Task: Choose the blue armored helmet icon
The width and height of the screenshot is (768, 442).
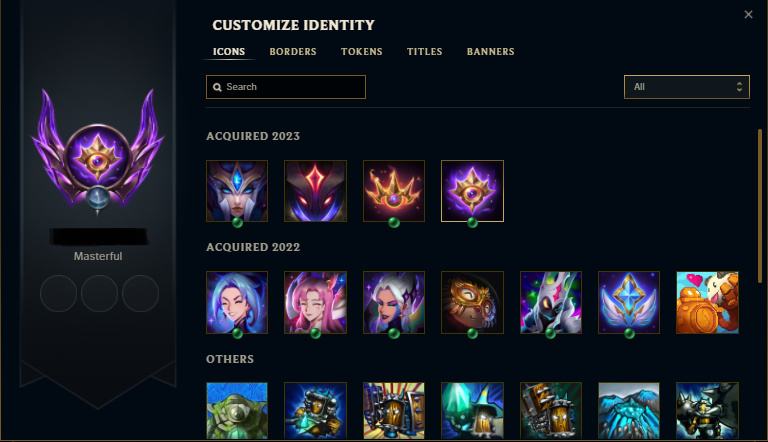Action: tap(237, 190)
